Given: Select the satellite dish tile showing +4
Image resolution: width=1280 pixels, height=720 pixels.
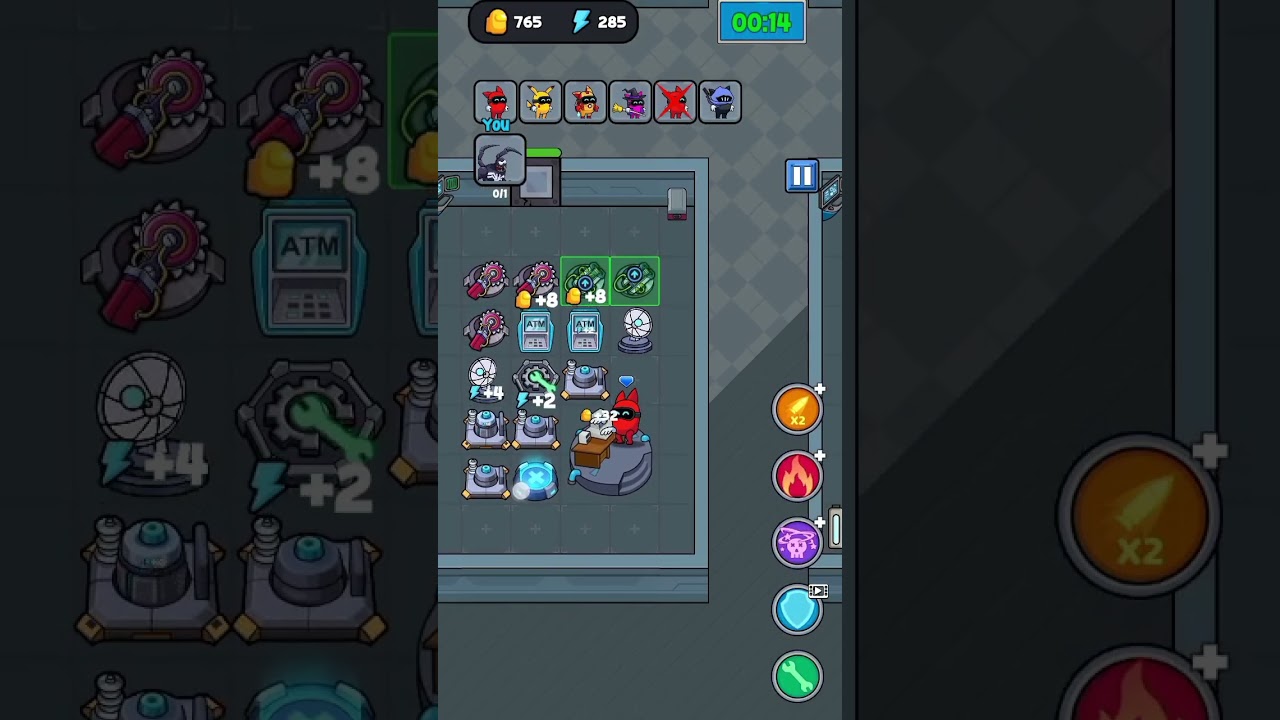Looking at the screenshot, I should (485, 380).
